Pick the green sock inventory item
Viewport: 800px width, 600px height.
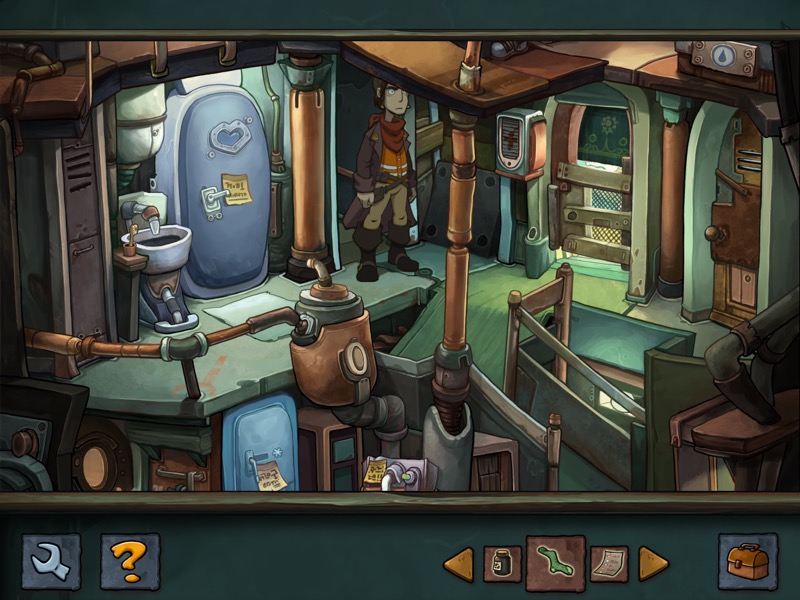coord(555,563)
